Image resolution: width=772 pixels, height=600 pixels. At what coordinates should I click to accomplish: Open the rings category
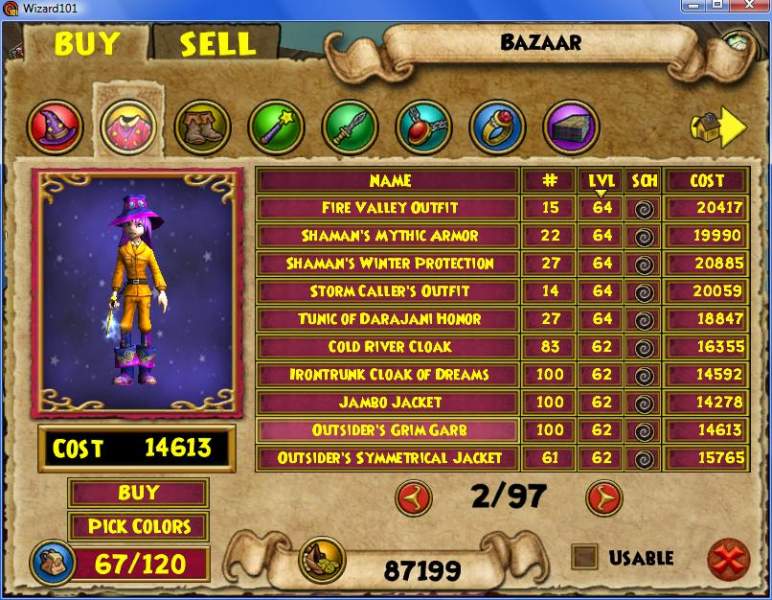coord(497,127)
